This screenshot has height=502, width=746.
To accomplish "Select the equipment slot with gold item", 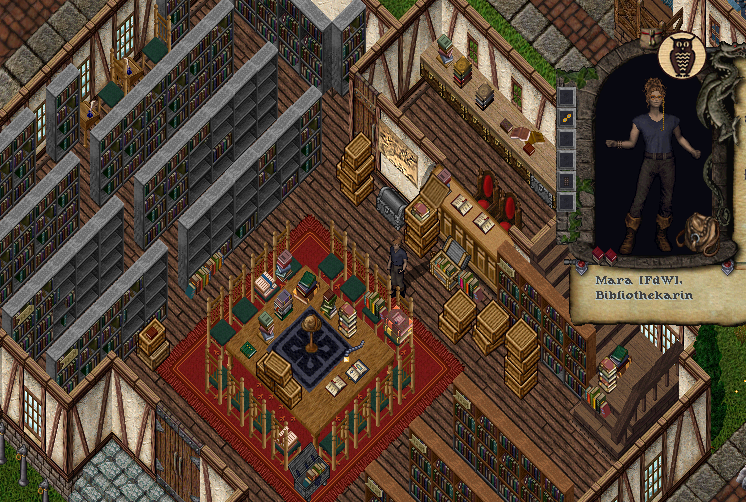I will click(x=566, y=119).
